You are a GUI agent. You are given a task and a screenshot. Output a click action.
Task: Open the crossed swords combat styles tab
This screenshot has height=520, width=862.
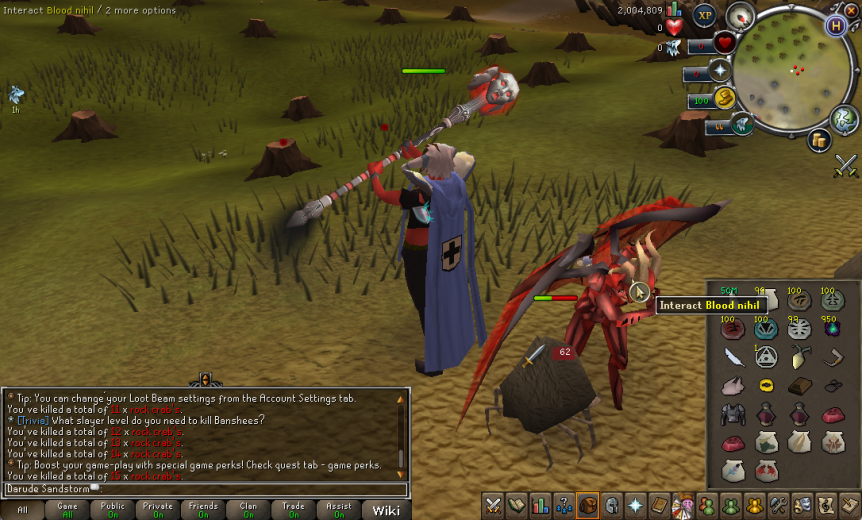492,506
